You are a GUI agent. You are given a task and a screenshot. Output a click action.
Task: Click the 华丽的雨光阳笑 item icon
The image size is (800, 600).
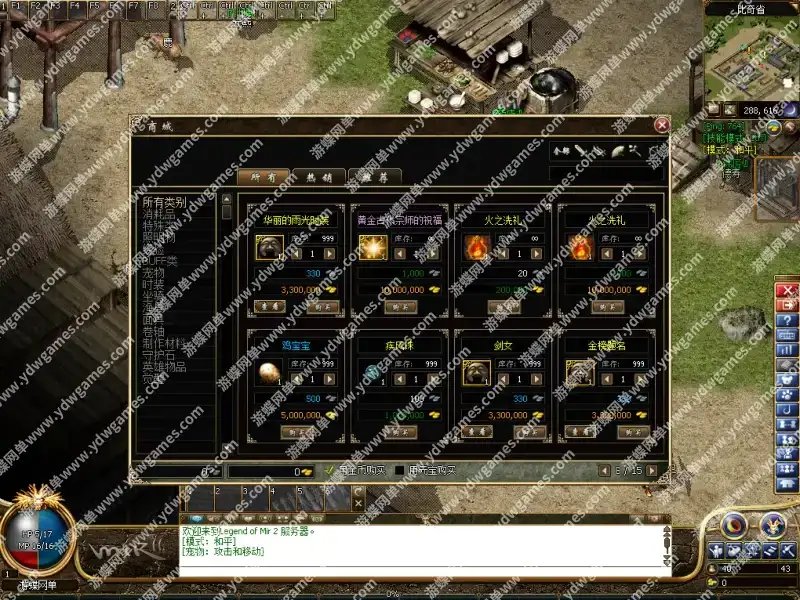(x=269, y=247)
